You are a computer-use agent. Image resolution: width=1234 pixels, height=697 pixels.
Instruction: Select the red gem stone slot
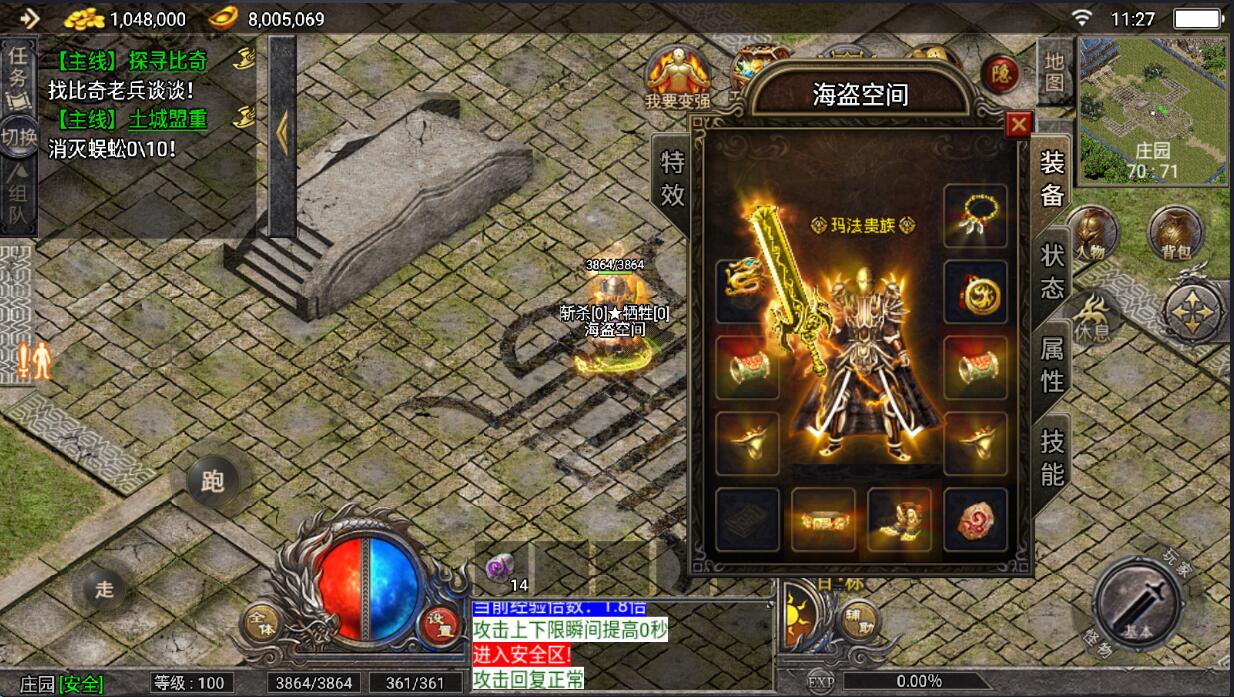[975, 518]
